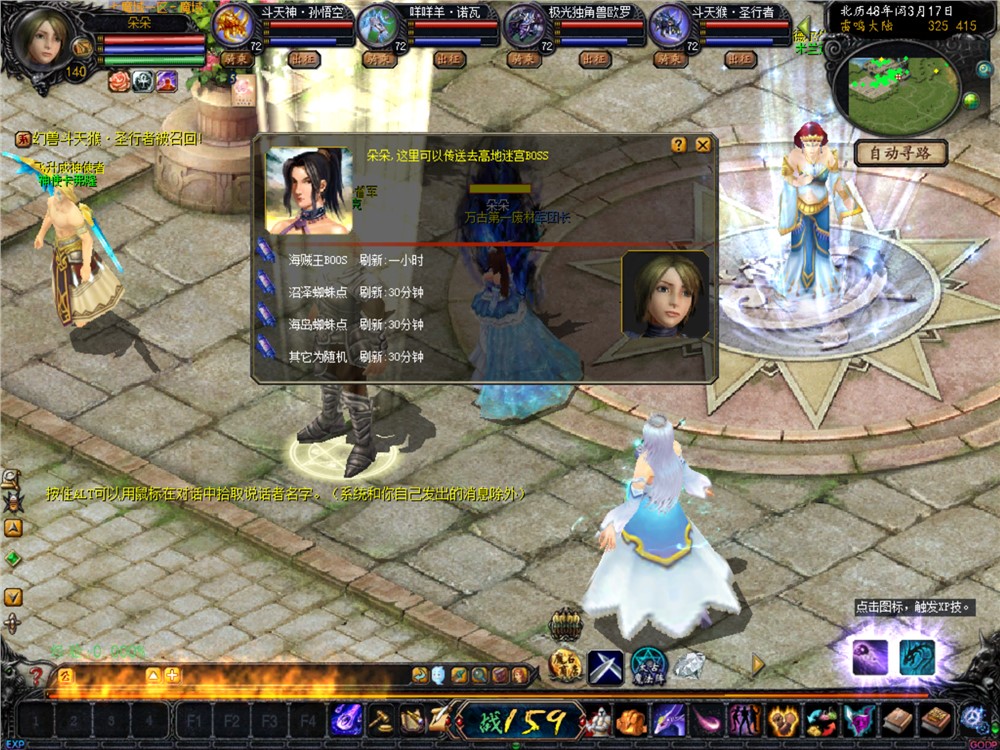Activate the crossed swords attack icon
Screen dimensions: 1000x750
click(605, 666)
